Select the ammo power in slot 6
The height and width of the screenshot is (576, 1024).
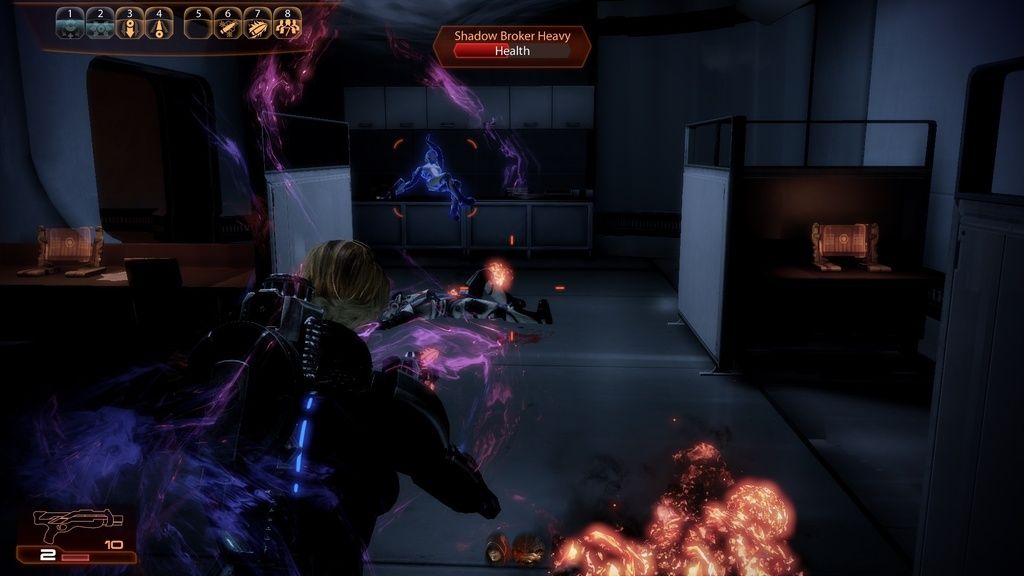228,23
